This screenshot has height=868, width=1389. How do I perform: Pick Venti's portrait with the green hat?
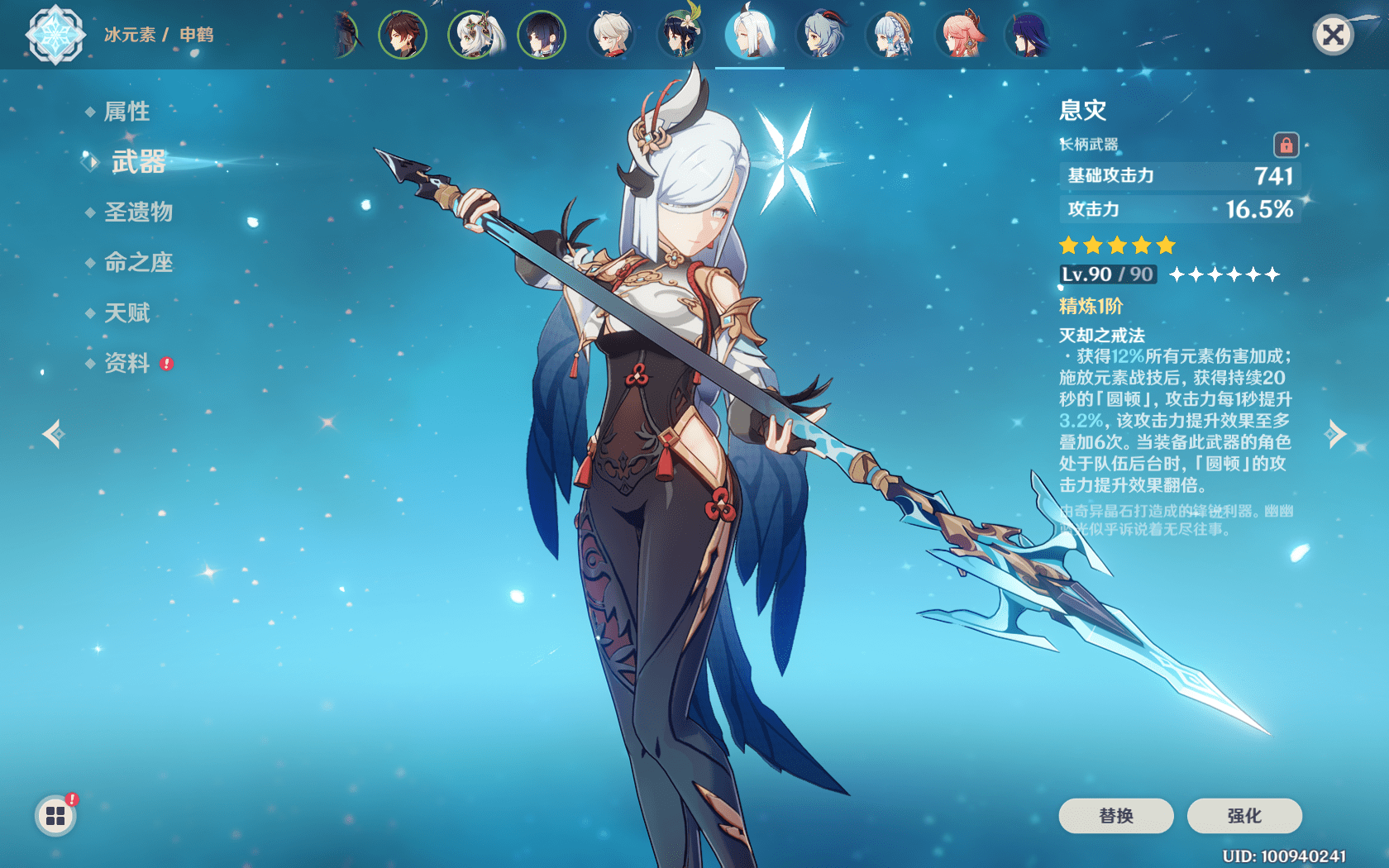click(x=680, y=36)
